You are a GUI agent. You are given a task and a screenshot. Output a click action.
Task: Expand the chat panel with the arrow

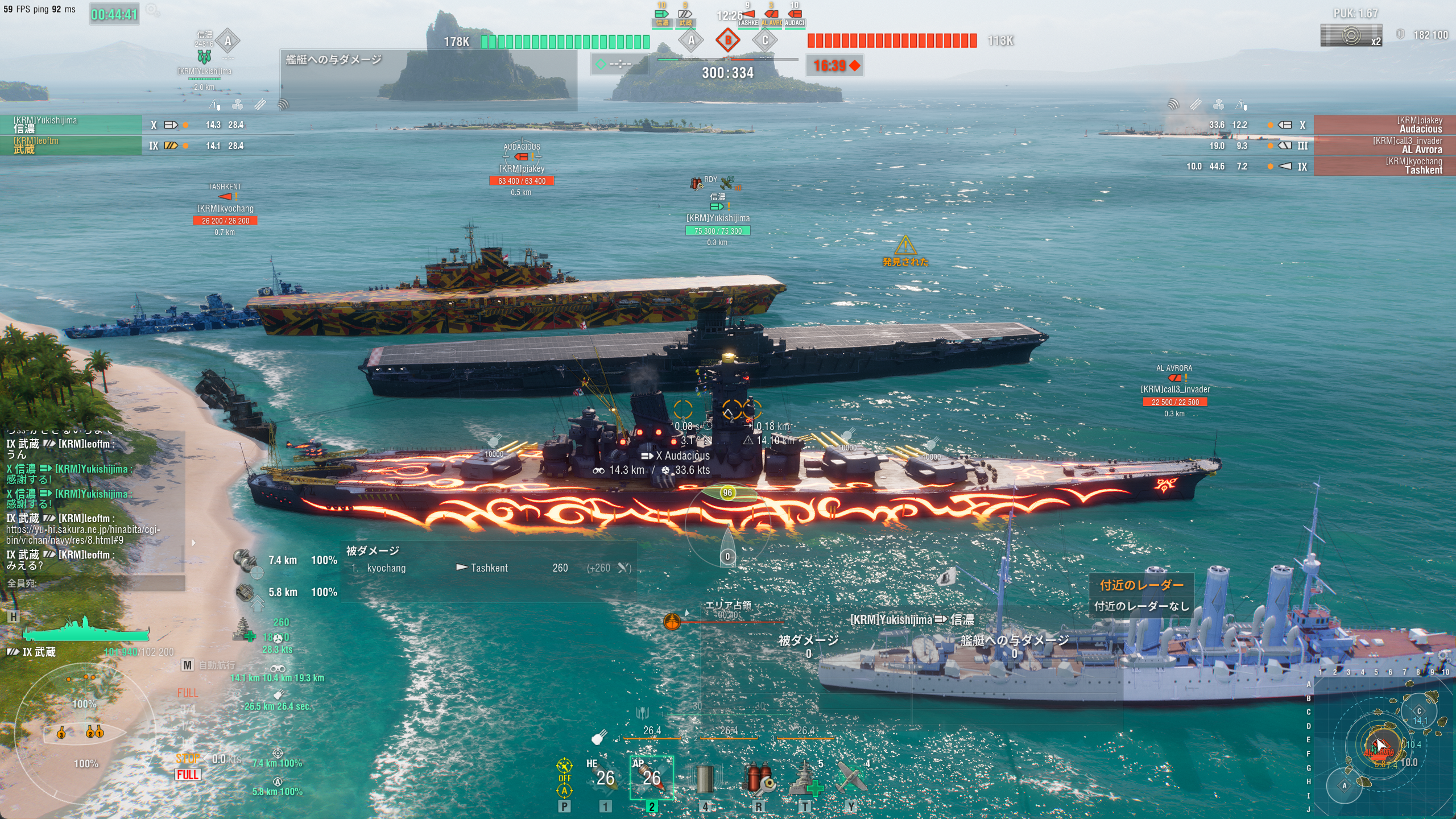[x=193, y=543]
